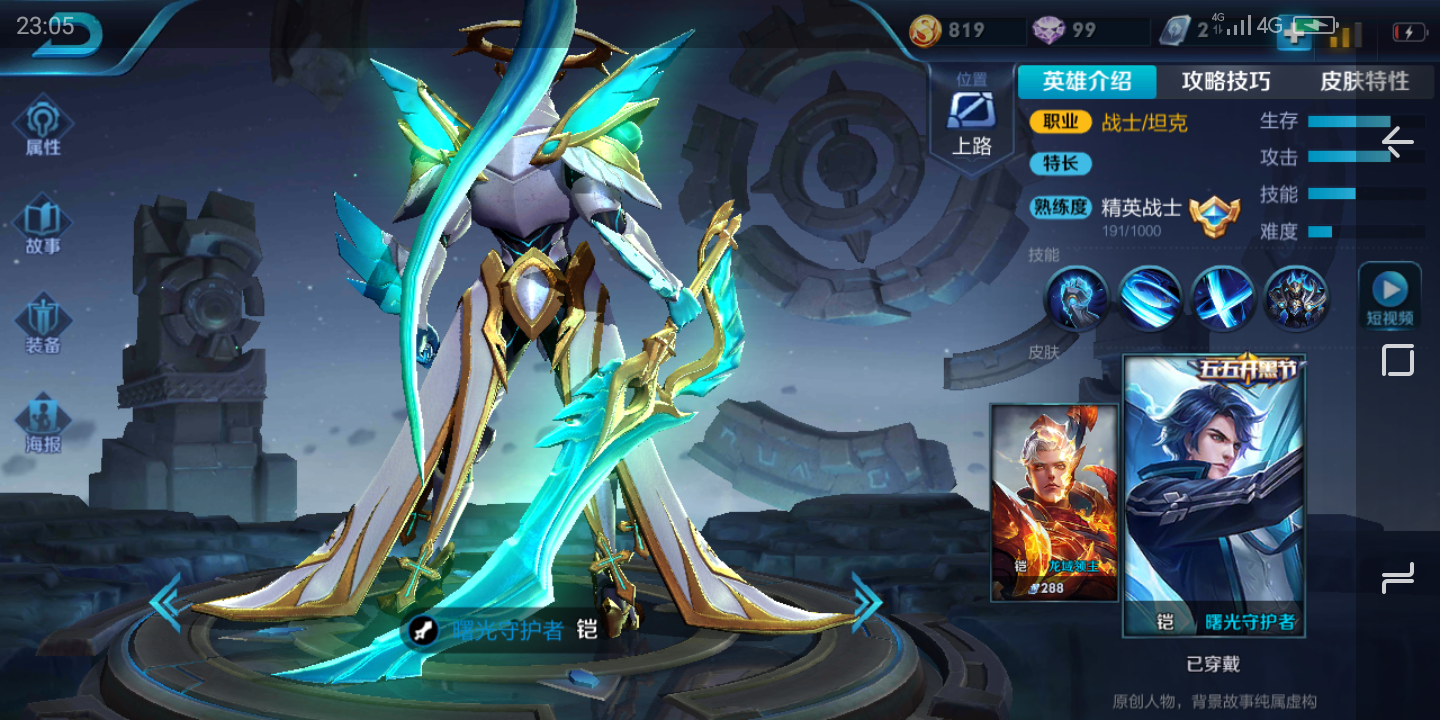Switch to the 皮肤特性 tab

(x=1364, y=82)
